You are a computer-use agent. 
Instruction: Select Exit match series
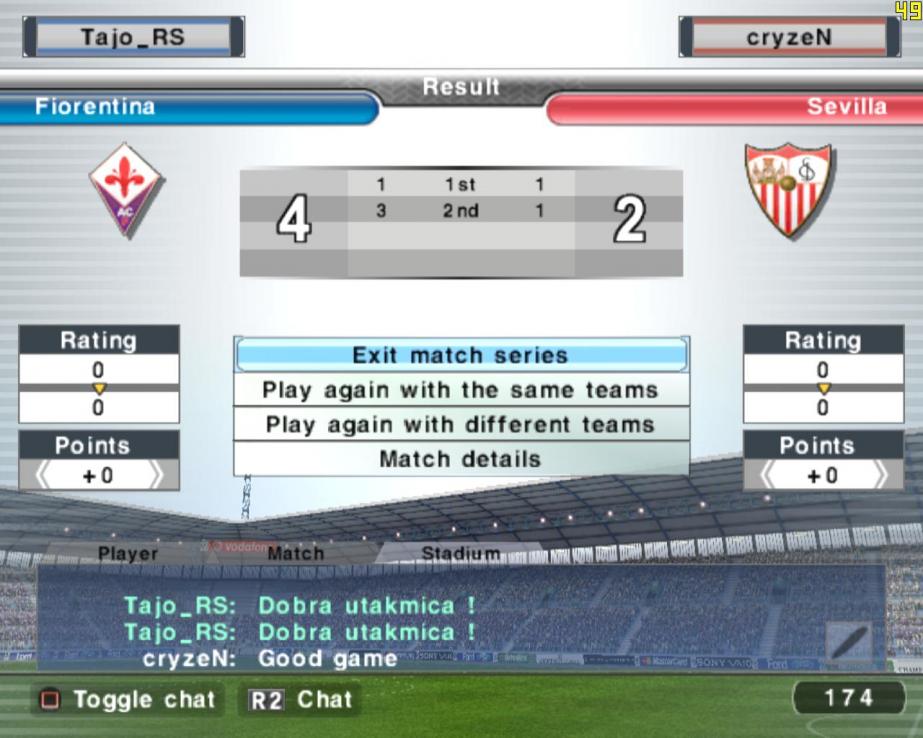[460, 355]
